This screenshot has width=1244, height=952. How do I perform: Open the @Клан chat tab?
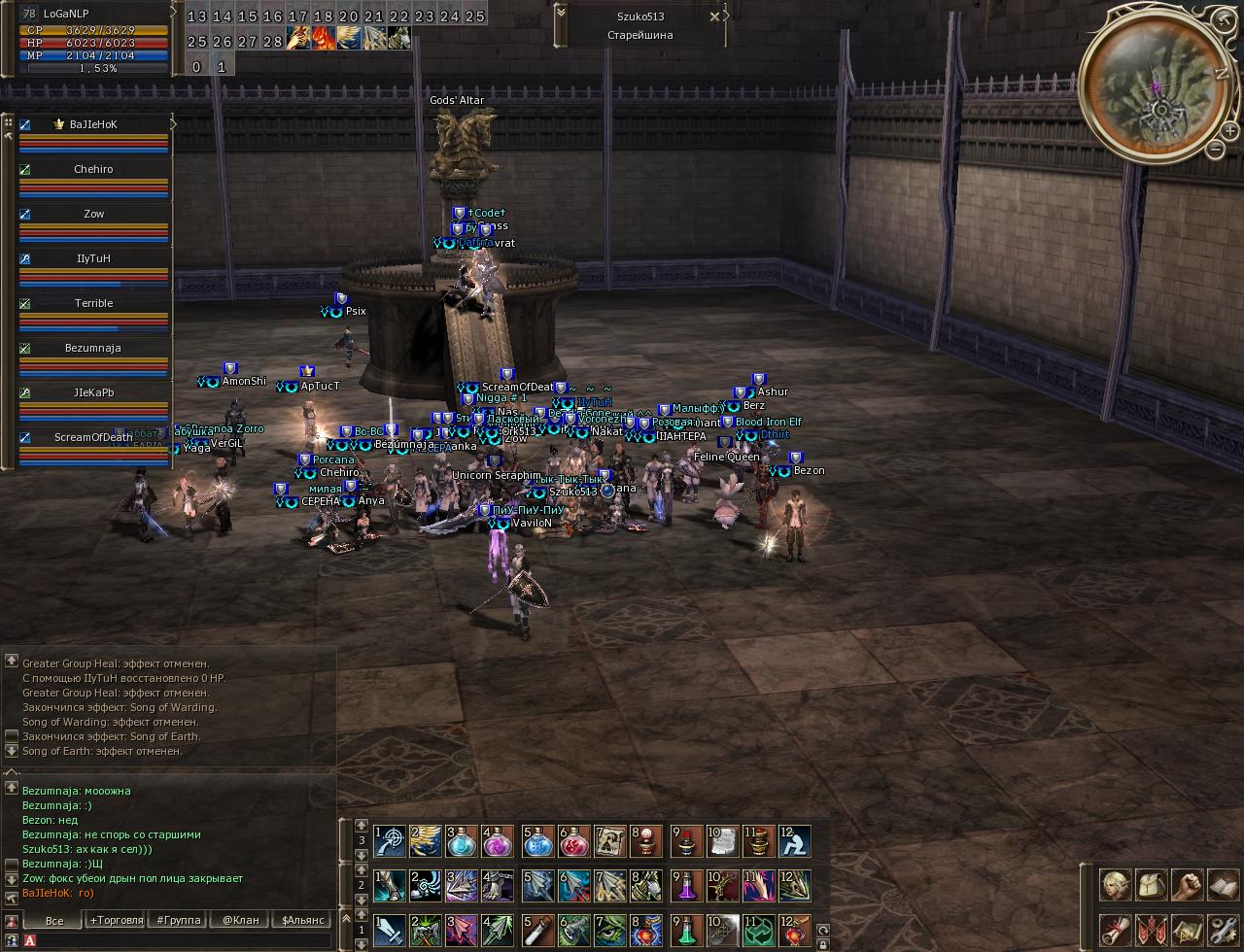click(240, 920)
